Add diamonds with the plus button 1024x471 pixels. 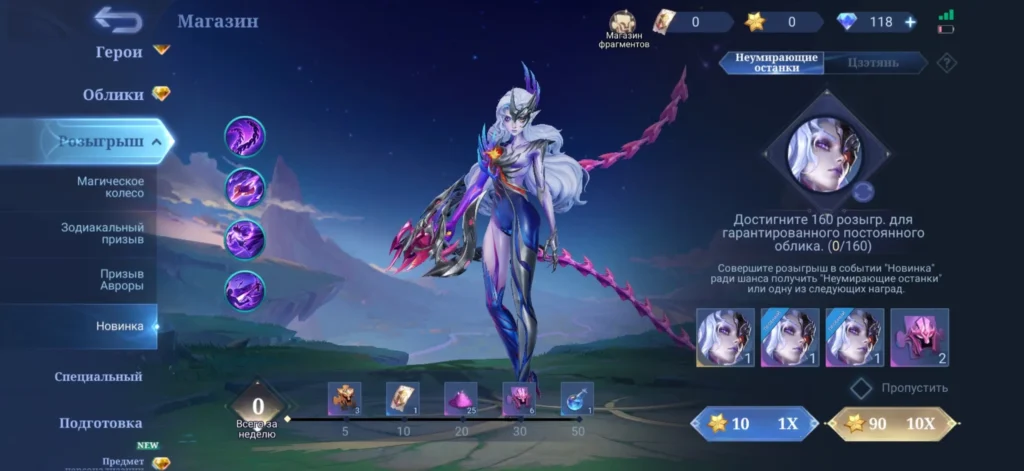(x=910, y=22)
